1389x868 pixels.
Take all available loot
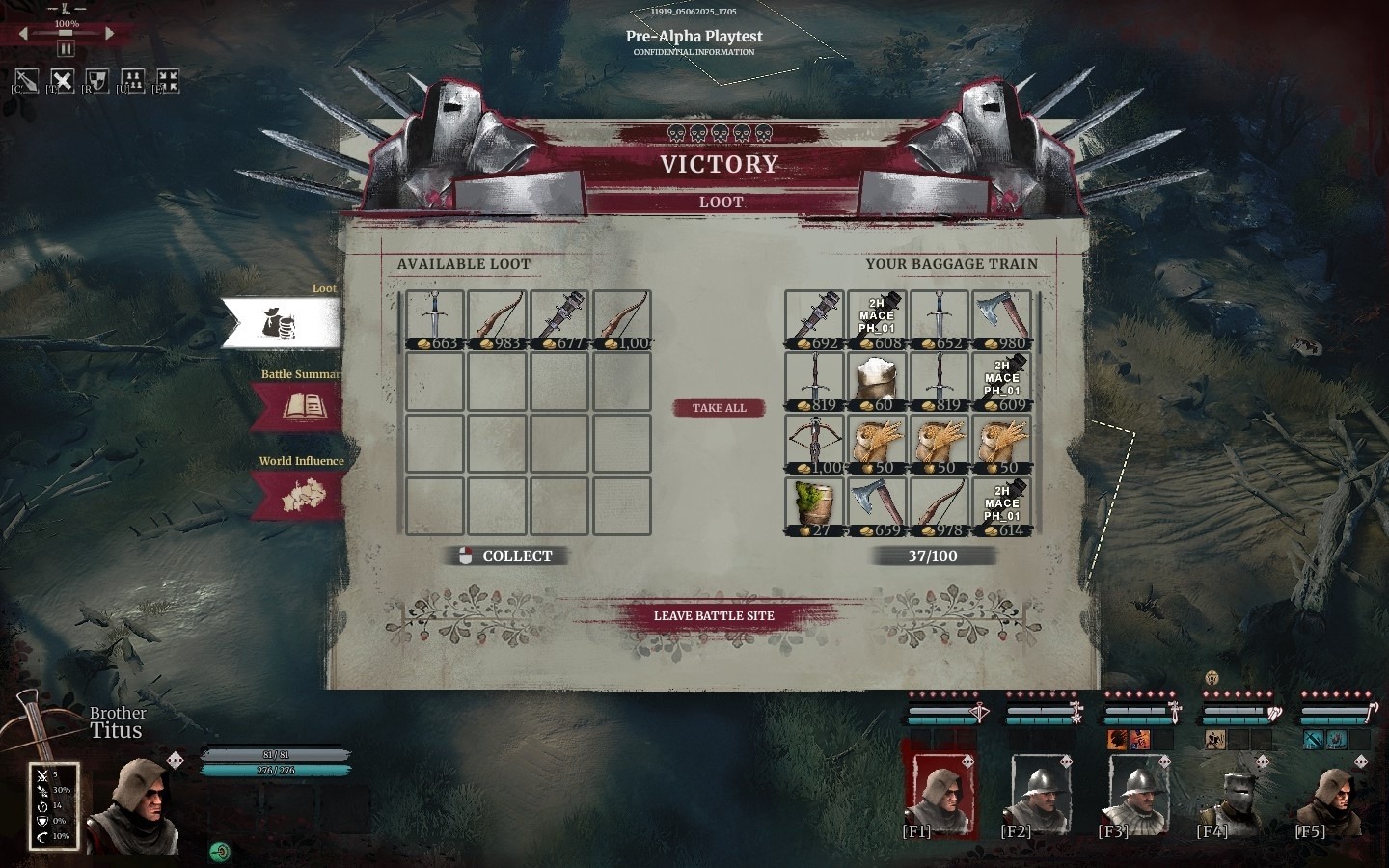(x=719, y=408)
